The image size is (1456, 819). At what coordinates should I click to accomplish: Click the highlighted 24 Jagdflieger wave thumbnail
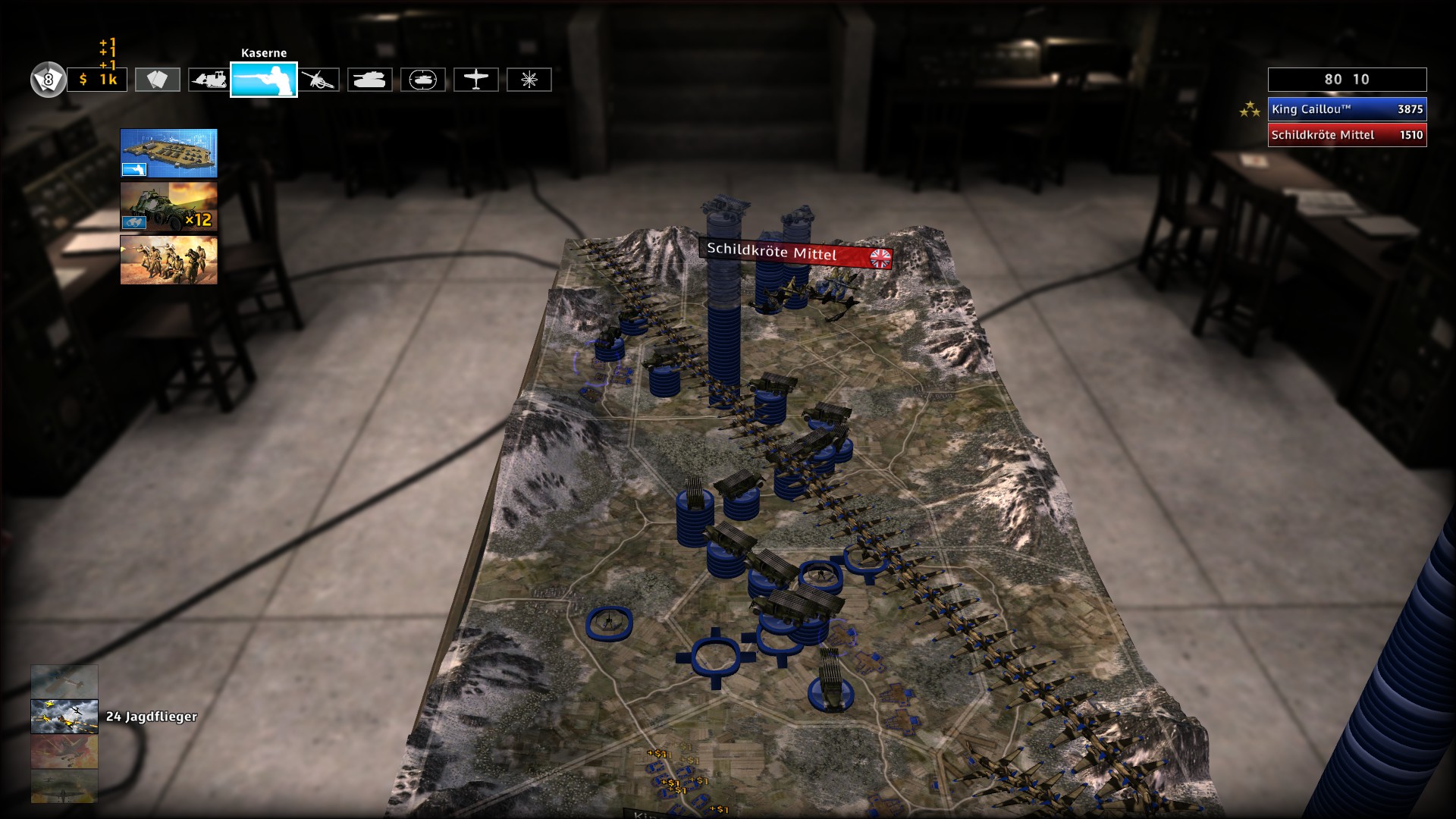click(x=64, y=715)
